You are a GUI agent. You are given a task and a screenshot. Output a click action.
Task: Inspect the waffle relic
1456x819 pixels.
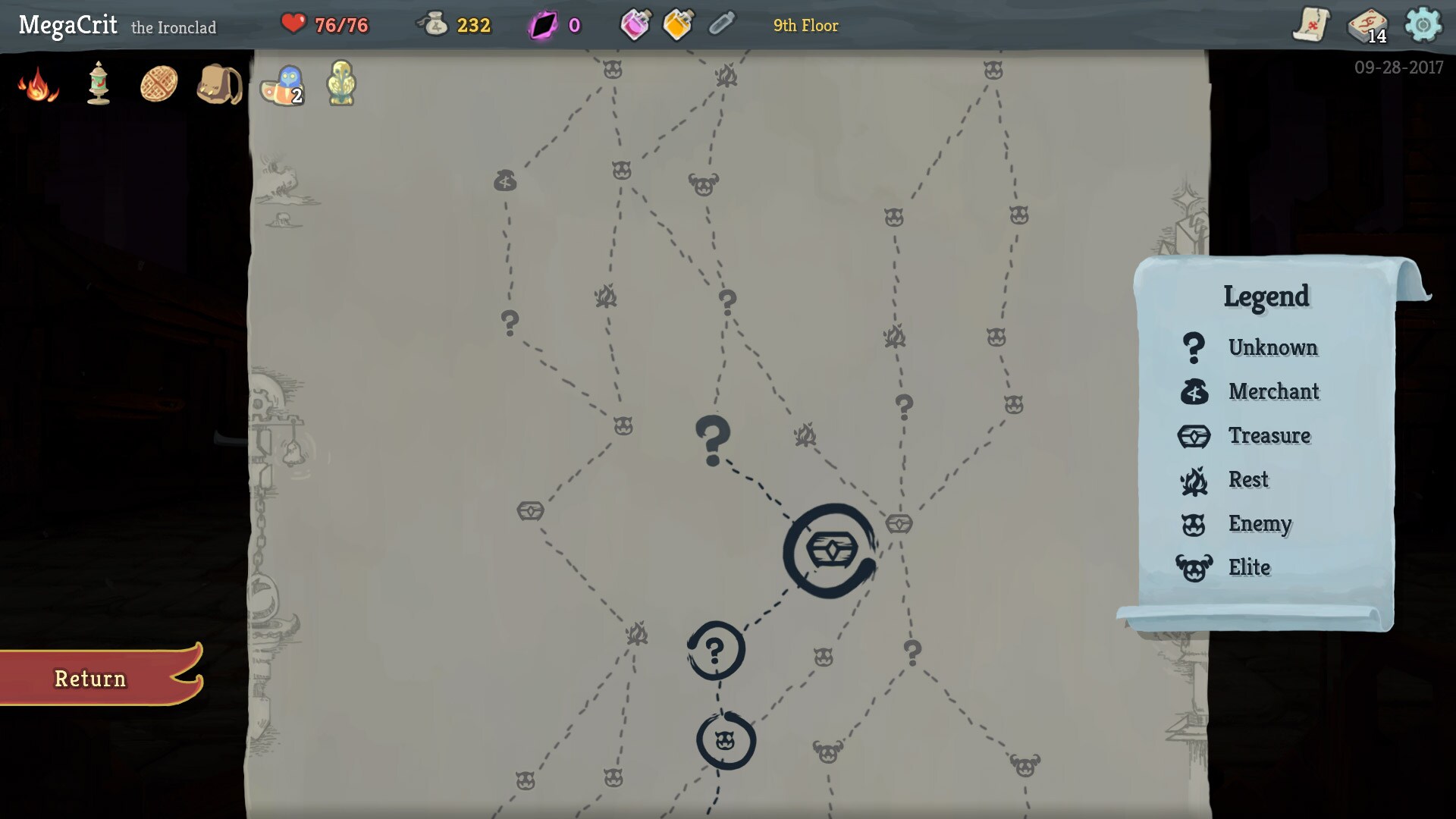click(x=159, y=83)
